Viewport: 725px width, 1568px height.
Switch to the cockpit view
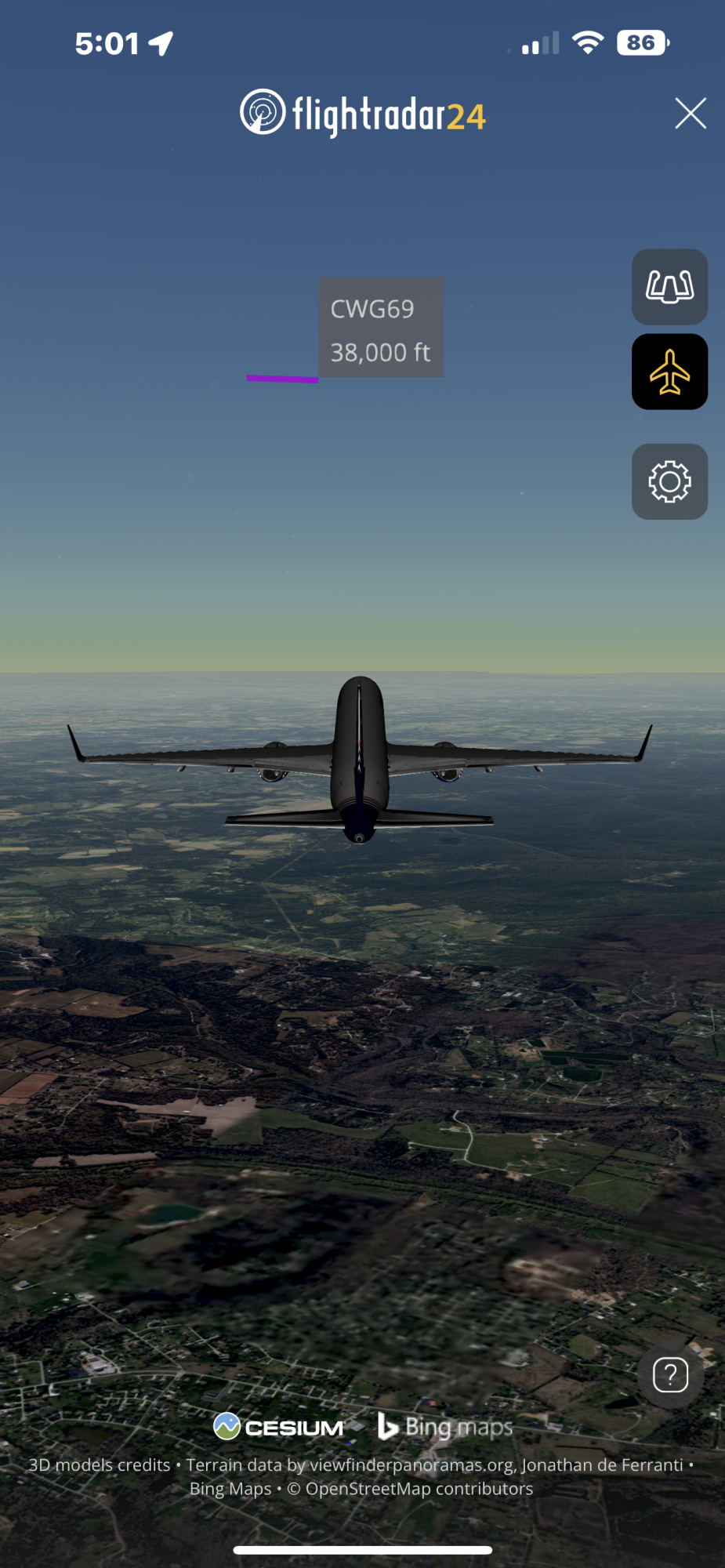tap(669, 287)
